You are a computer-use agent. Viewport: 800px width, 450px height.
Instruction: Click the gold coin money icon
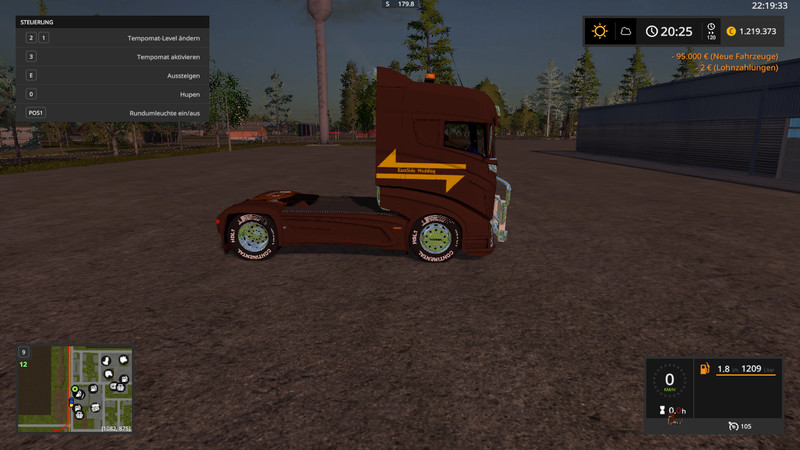click(x=731, y=31)
